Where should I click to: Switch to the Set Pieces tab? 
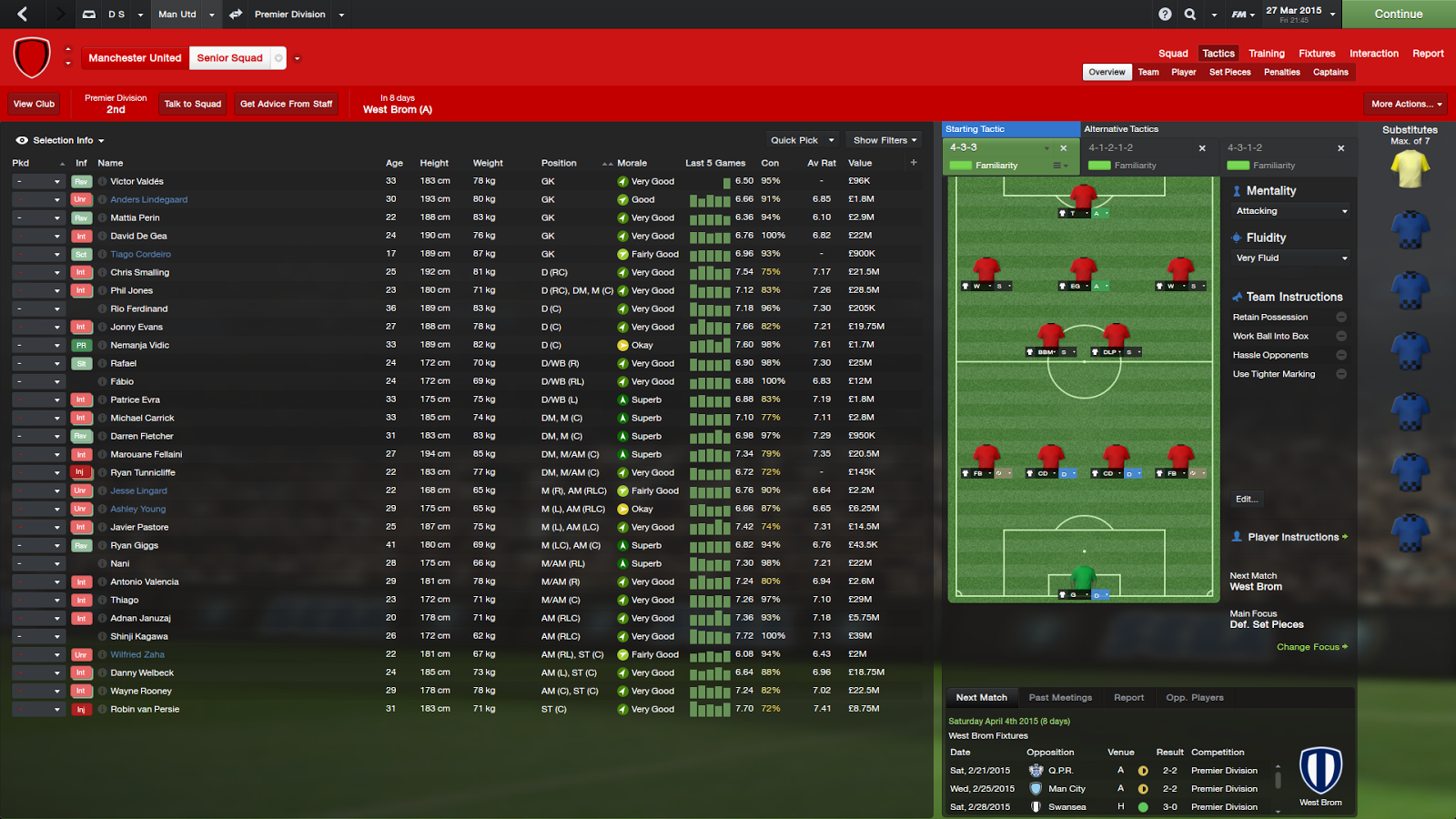point(1230,72)
